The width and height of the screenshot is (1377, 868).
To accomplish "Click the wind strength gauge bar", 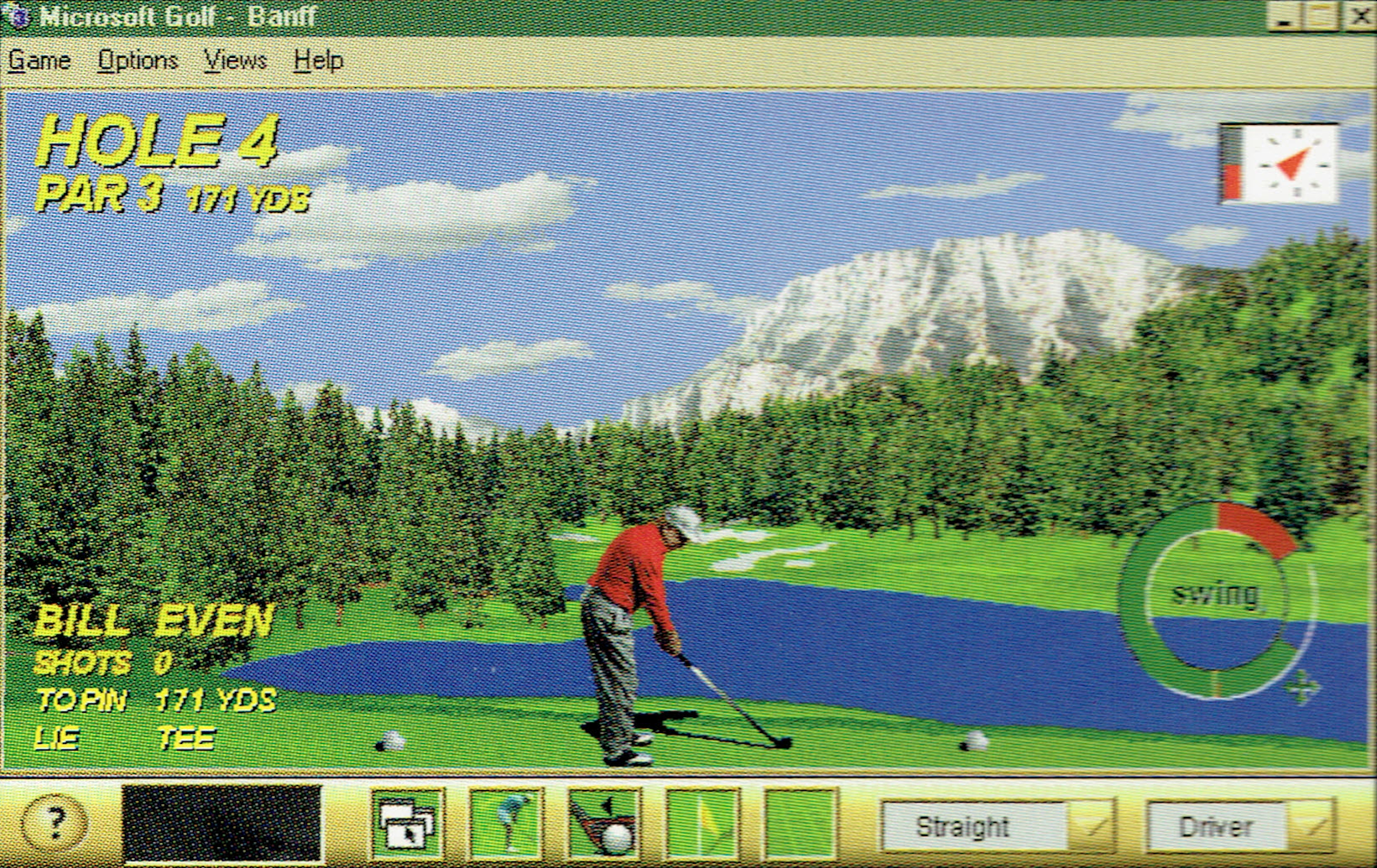I will pos(1234,165).
